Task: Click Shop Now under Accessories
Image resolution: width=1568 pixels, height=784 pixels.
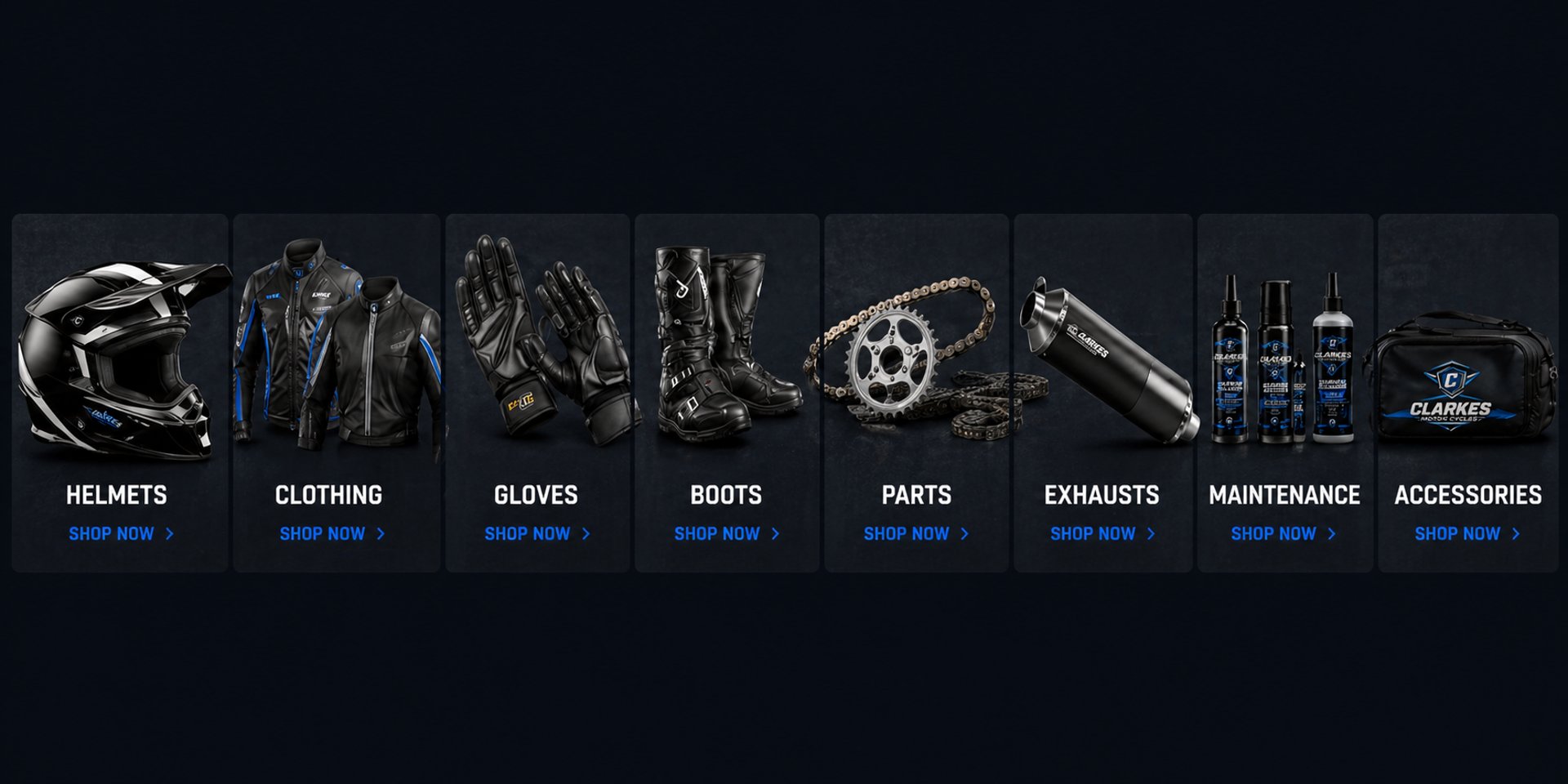Action: (1467, 534)
